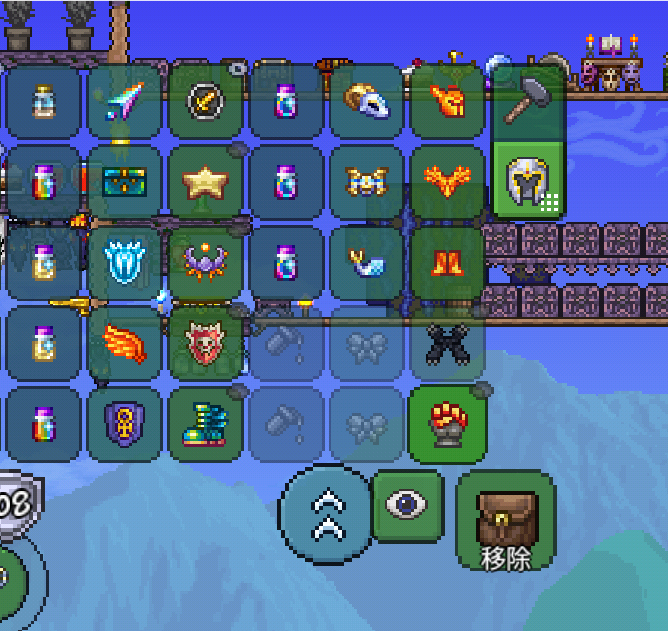Select the white and gold helmet slot
Image resolution: width=668 pixels, height=631 pixels.
pyautogui.click(x=367, y=100)
